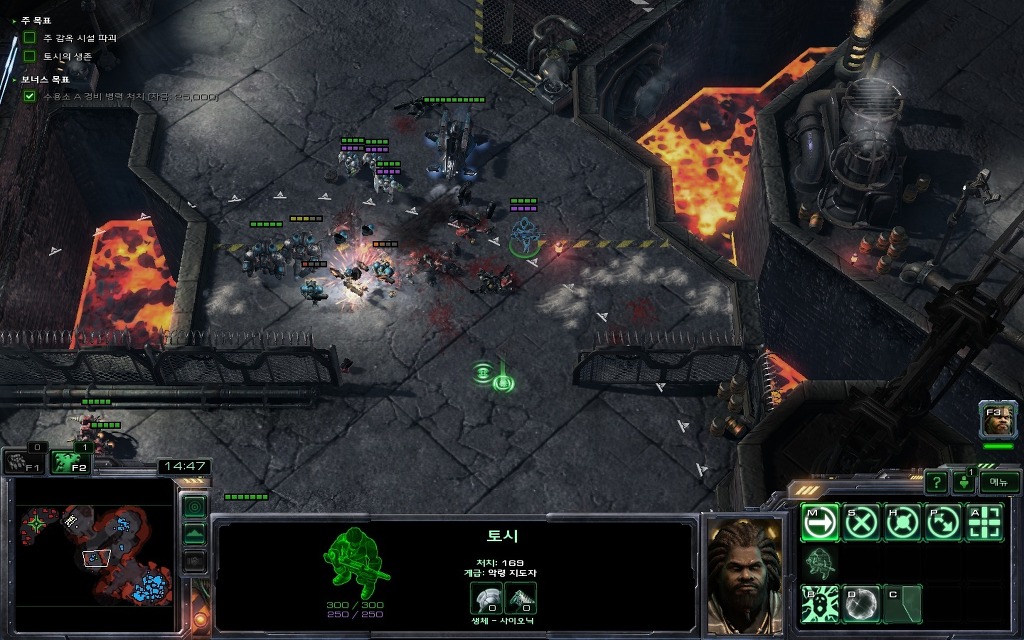Activate the Hold Position command
The height and width of the screenshot is (640, 1024).
[x=902, y=522]
